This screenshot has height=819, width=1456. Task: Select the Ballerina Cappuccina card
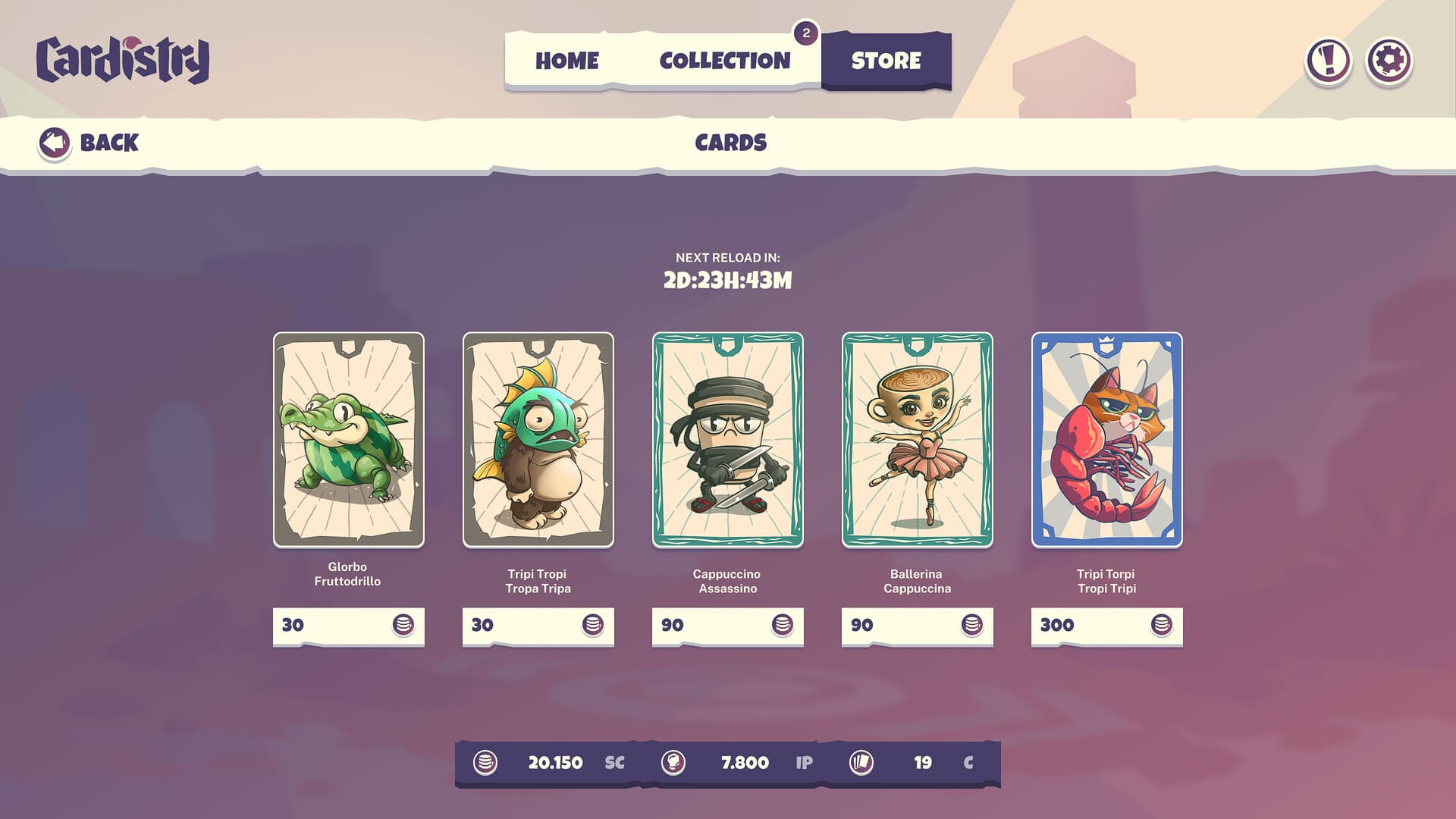(x=917, y=441)
